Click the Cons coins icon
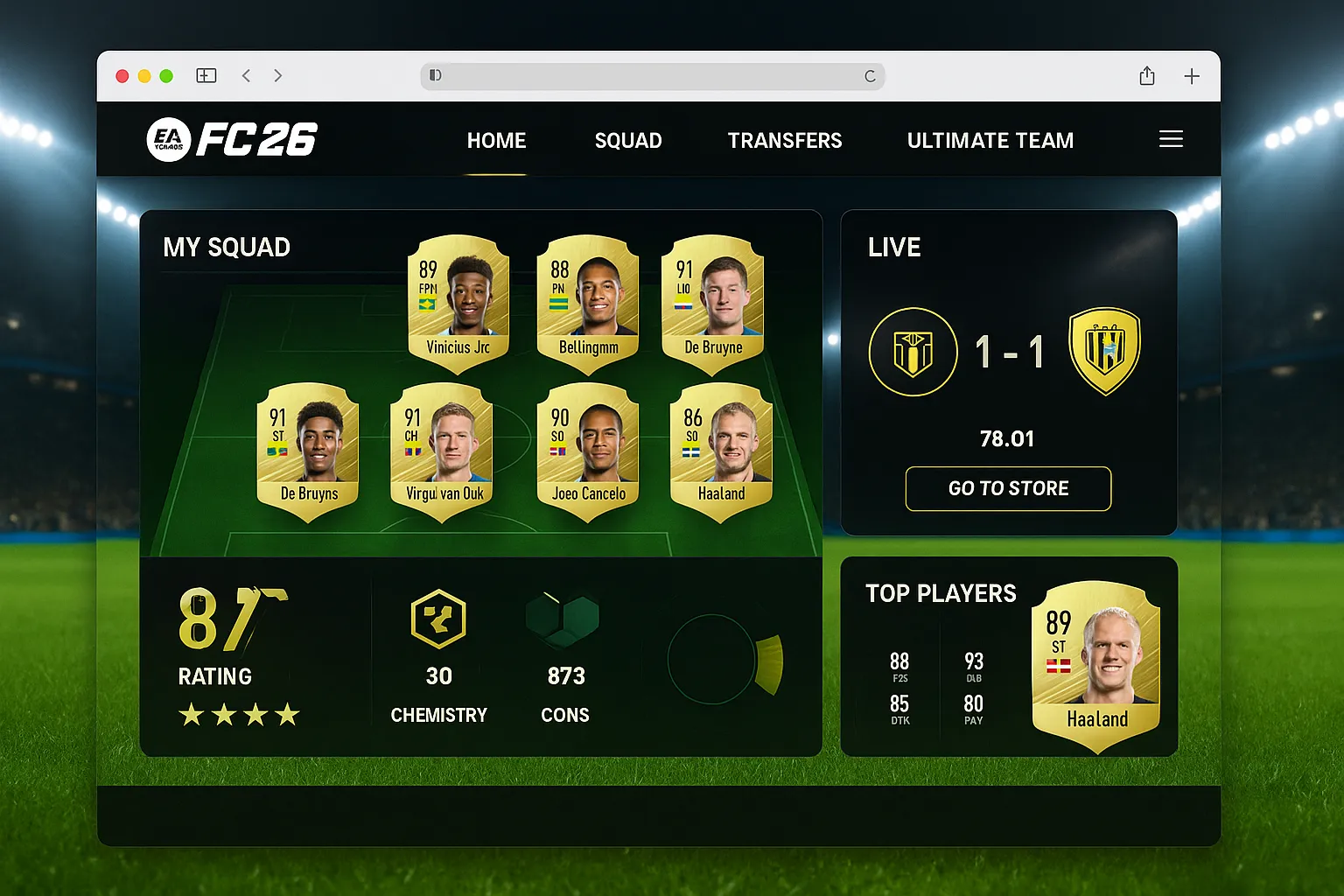Image resolution: width=1344 pixels, height=896 pixels. click(564, 619)
